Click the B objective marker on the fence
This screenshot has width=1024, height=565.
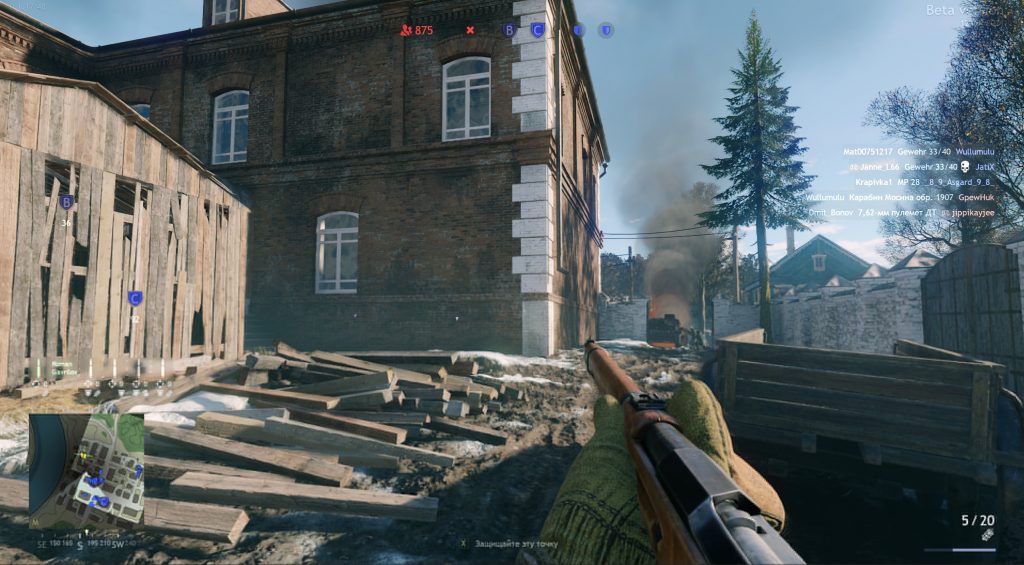(66, 202)
